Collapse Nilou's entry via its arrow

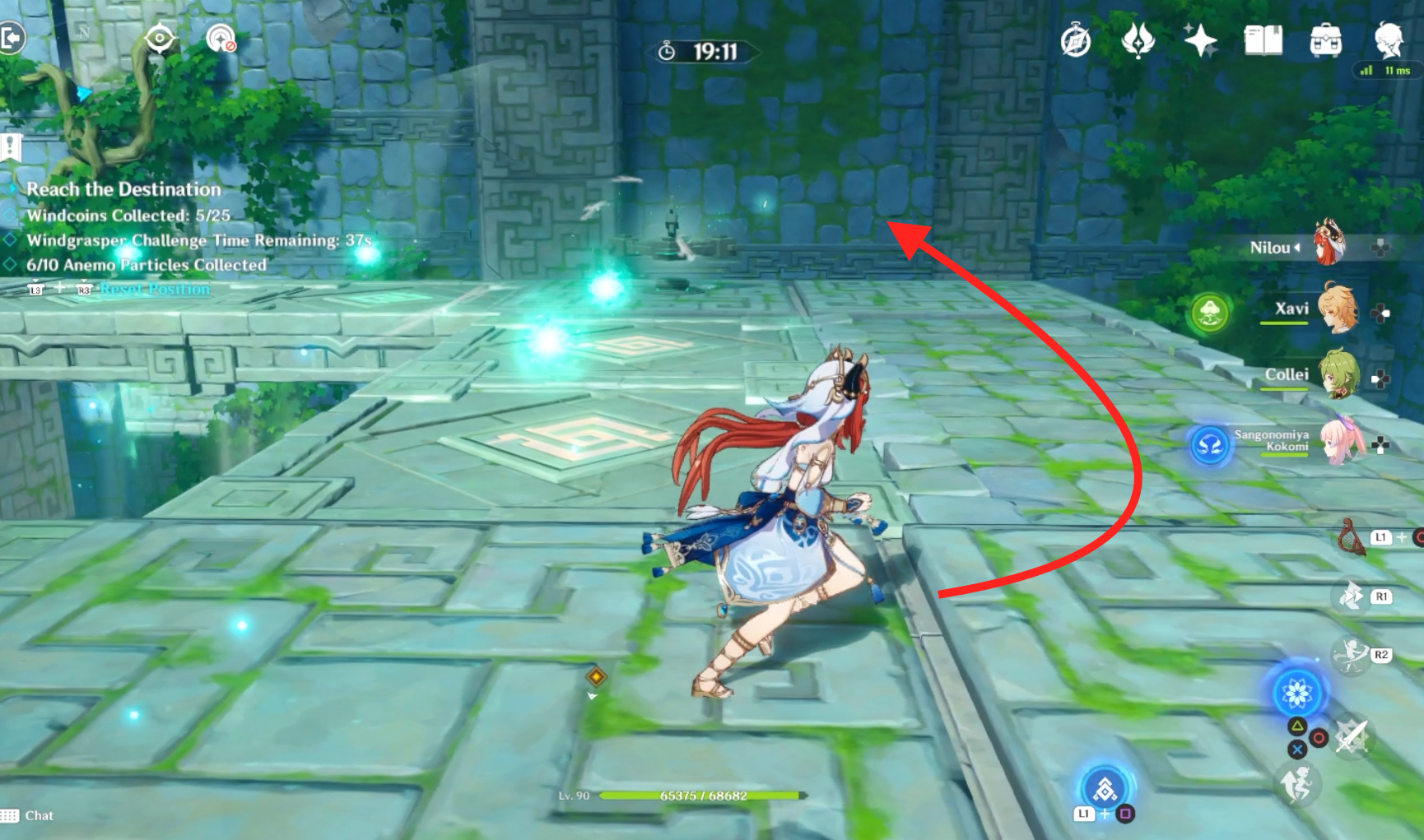tap(1299, 248)
